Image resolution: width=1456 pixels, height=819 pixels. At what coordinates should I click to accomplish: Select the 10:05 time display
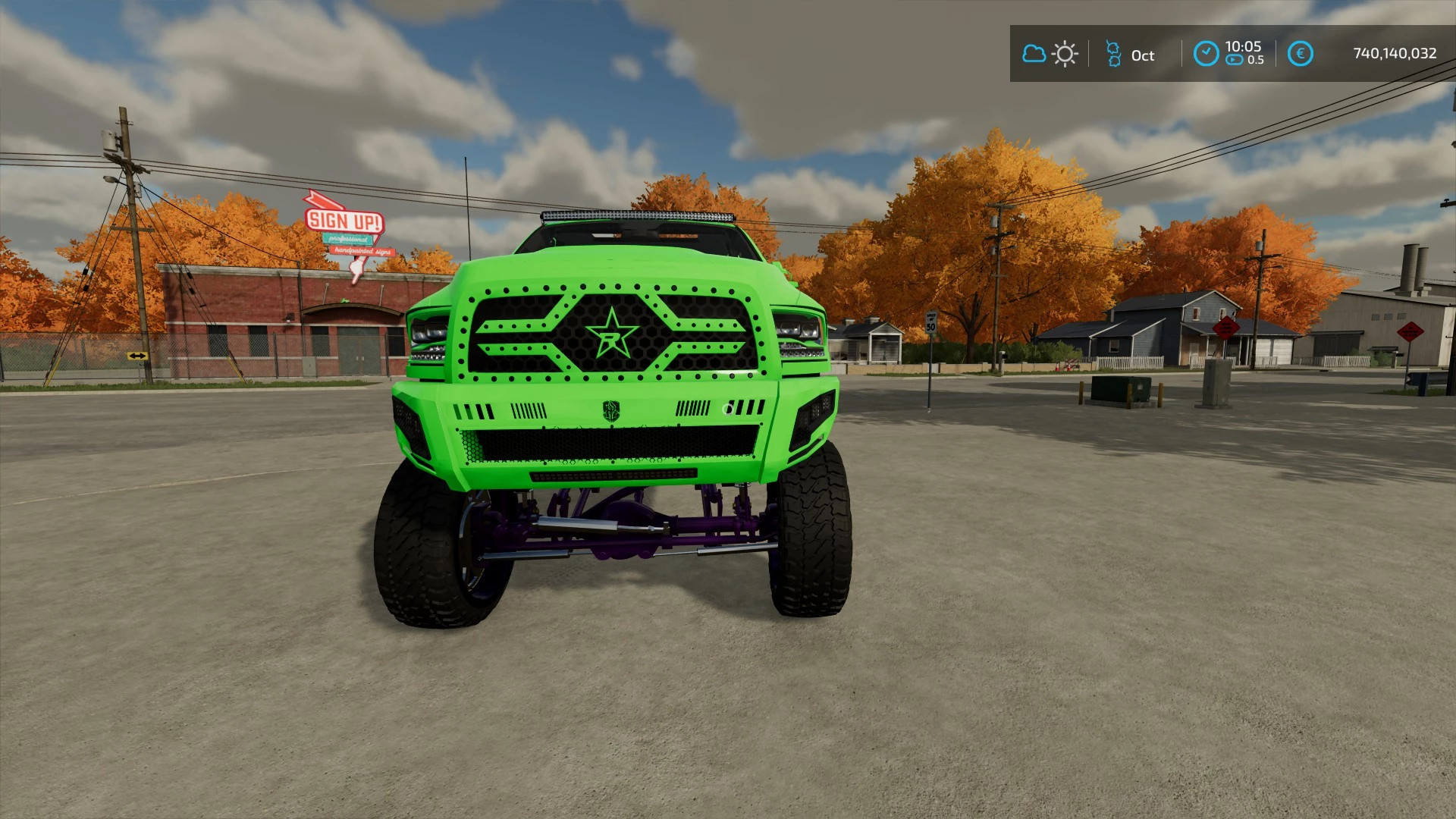pos(1244,47)
